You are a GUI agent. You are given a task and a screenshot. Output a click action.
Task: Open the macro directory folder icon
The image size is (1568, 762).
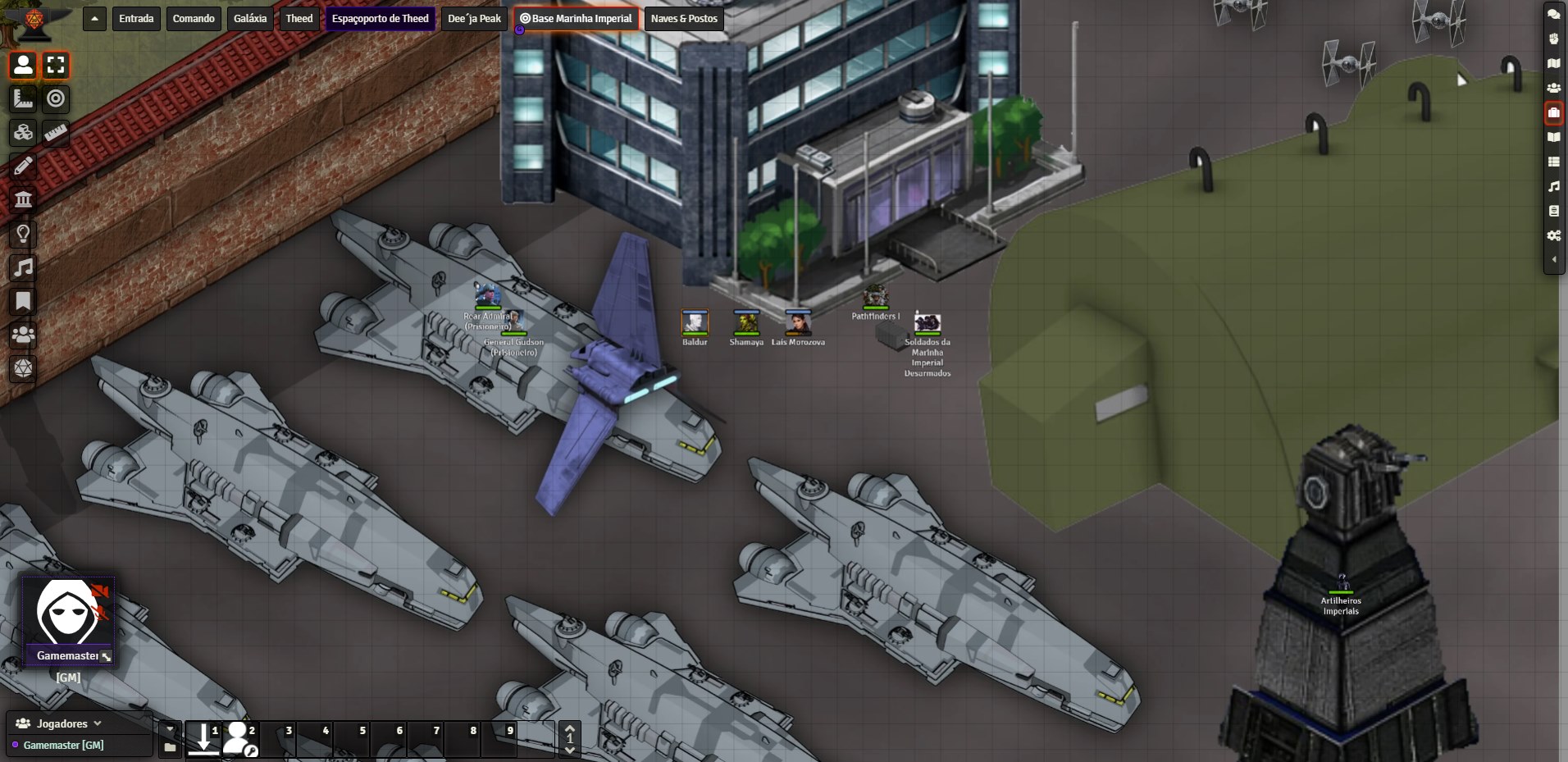(x=170, y=747)
